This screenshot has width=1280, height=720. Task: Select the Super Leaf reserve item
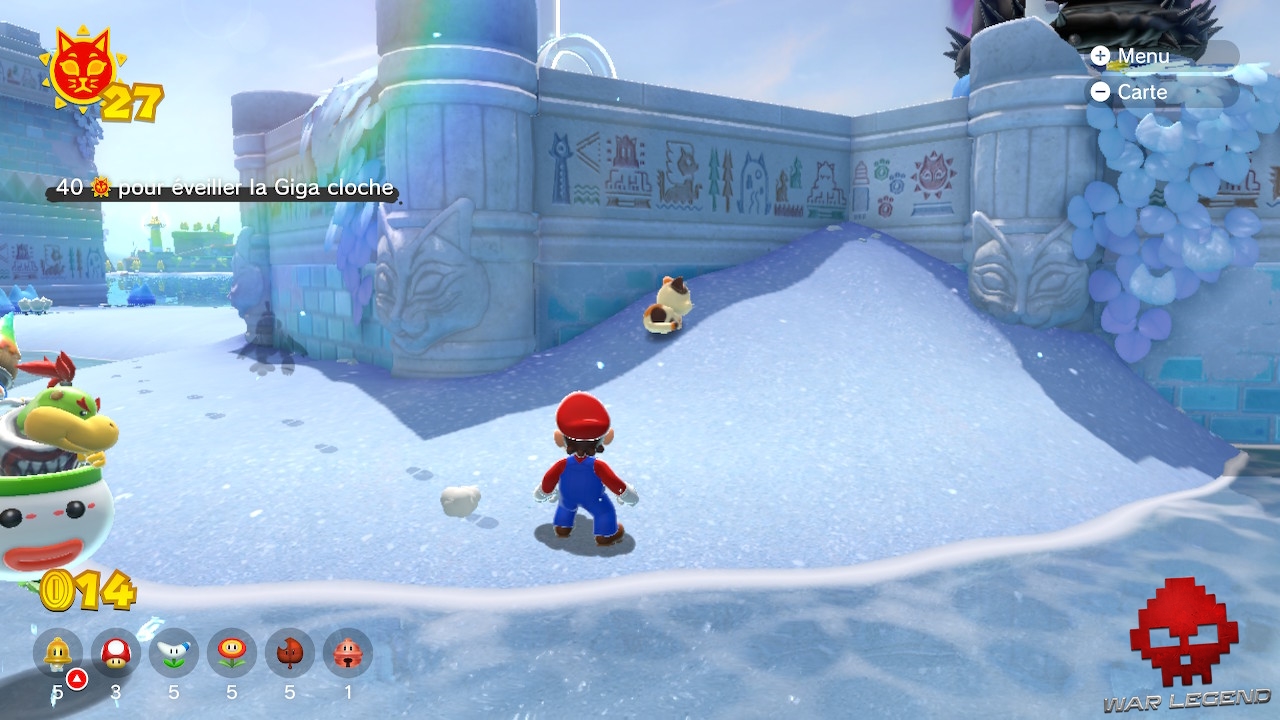[289, 654]
